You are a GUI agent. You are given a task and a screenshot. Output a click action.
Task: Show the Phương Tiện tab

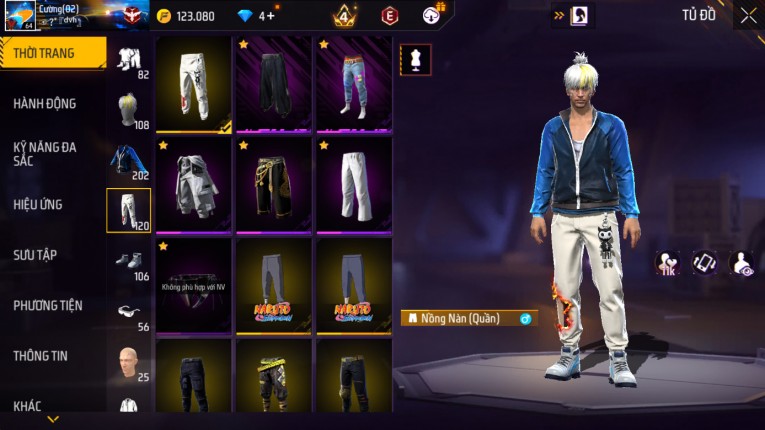pos(48,306)
